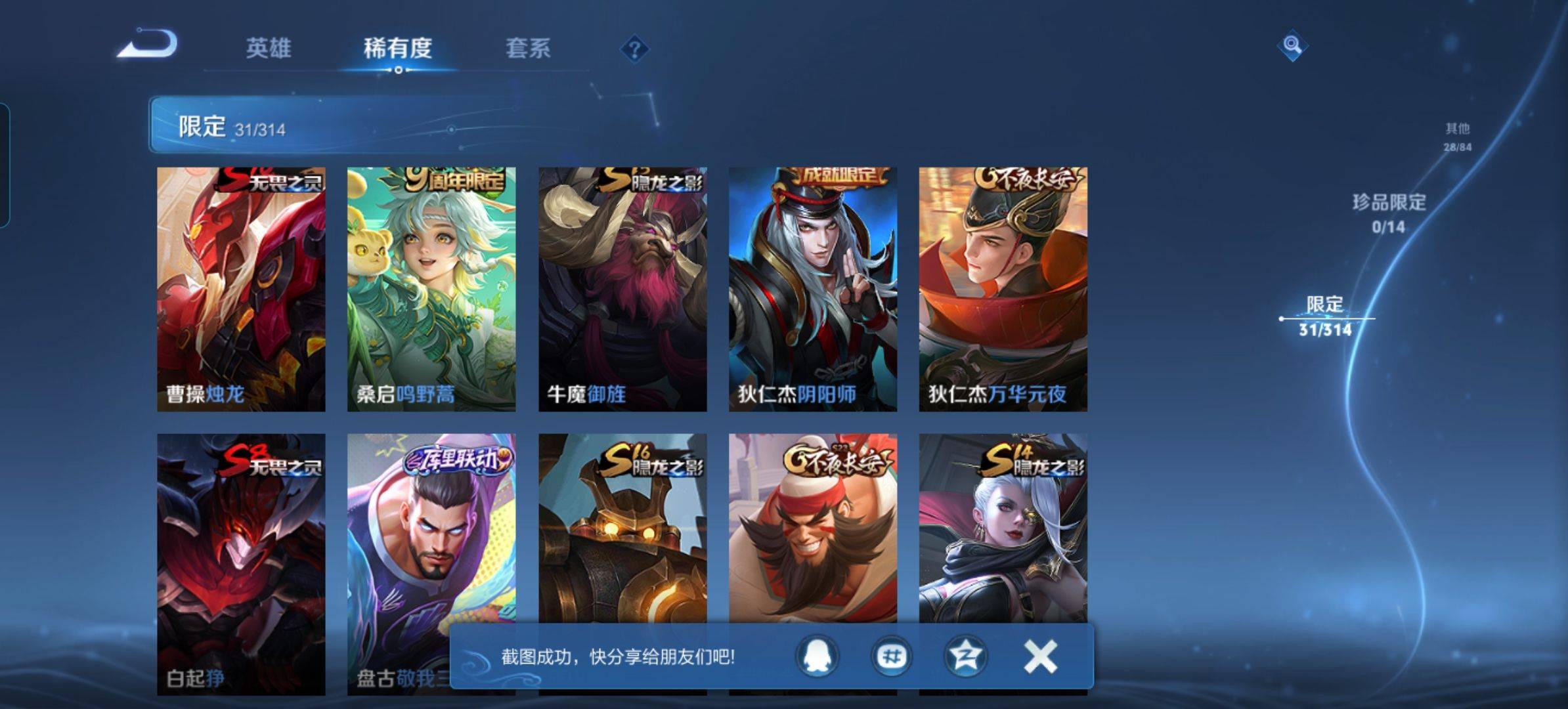Open the 套系 tab
The width and height of the screenshot is (1568, 709).
point(528,48)
